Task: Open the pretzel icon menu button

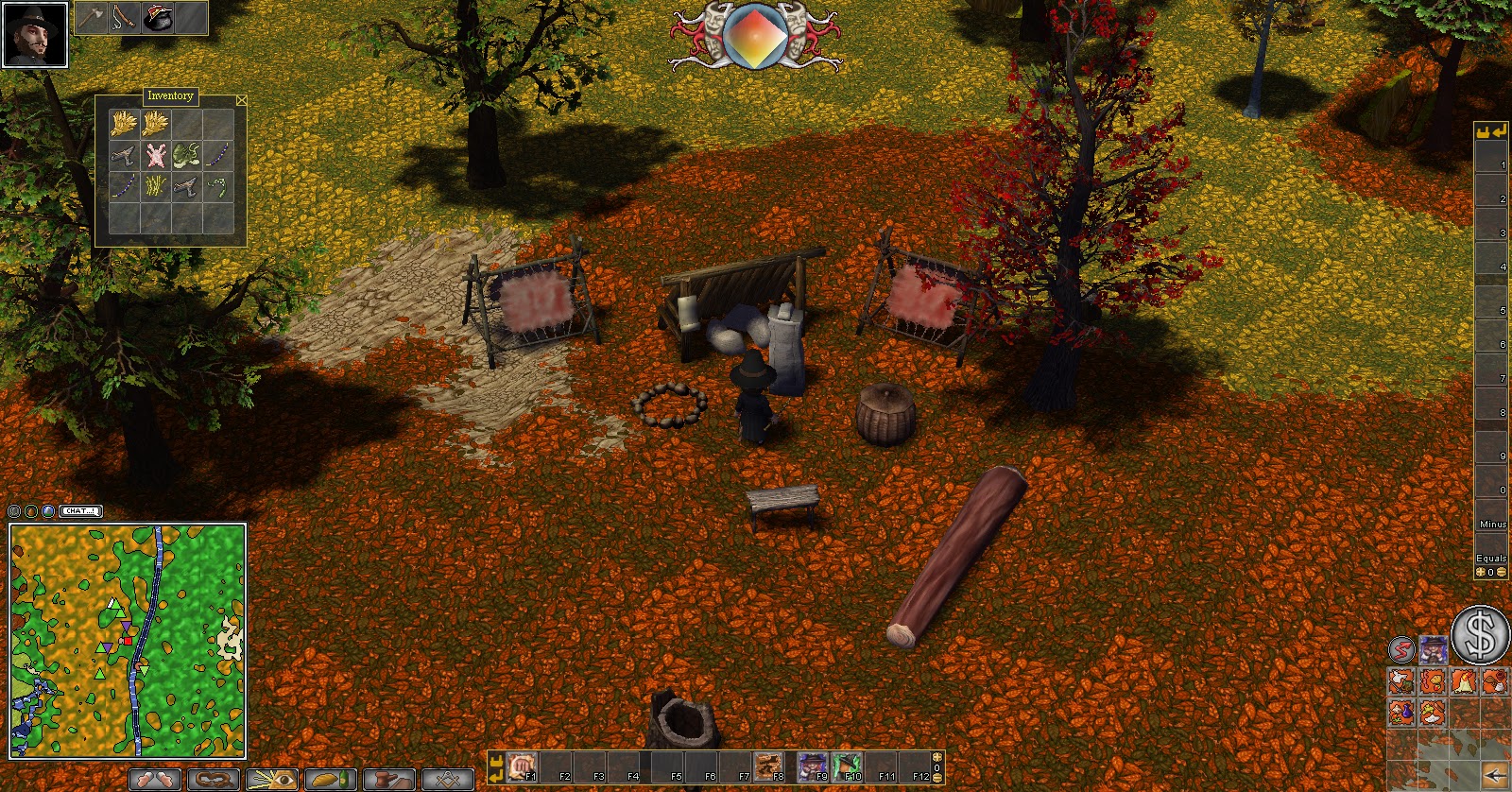Action: [x=214, y=780]
